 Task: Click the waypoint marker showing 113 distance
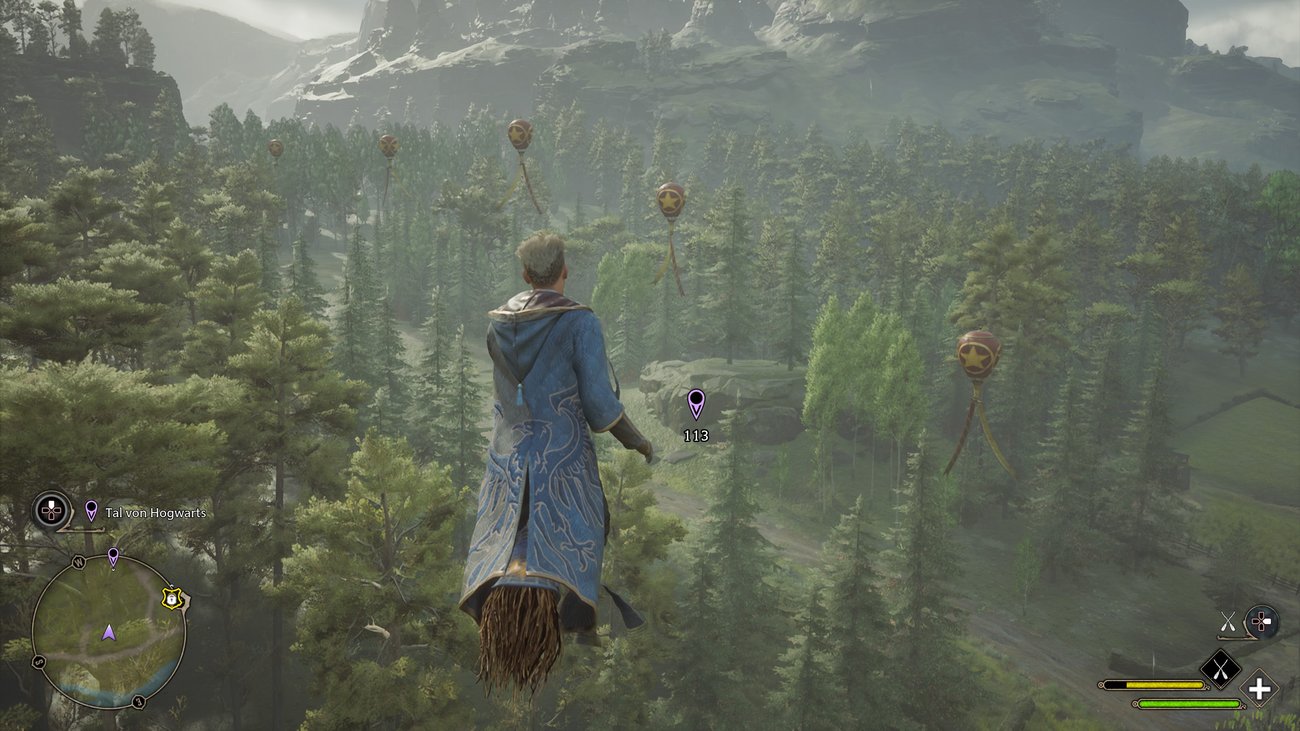pos(696,404)
